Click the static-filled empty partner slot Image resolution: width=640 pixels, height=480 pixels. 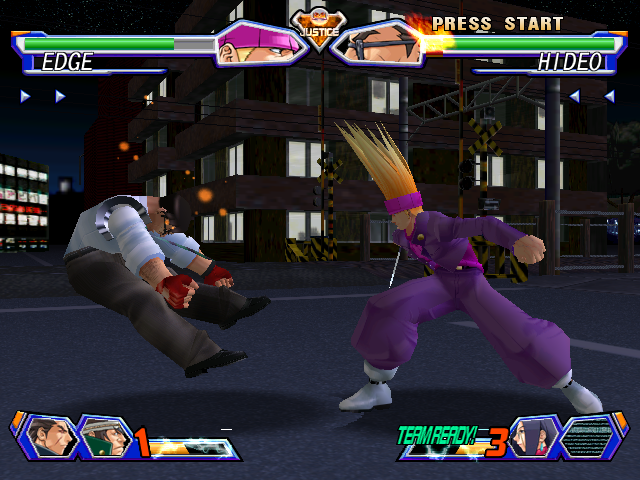click(x=590, y=436)
